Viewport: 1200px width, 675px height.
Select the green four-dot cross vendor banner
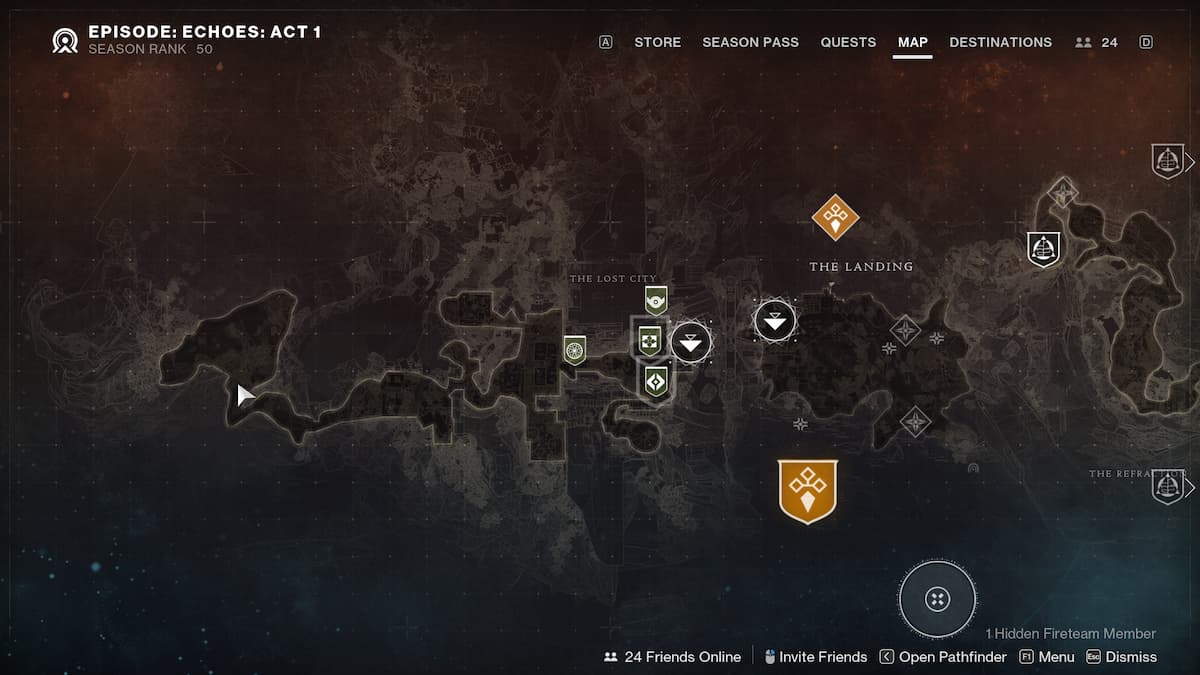pyautogui.click(x=650, y=340)
